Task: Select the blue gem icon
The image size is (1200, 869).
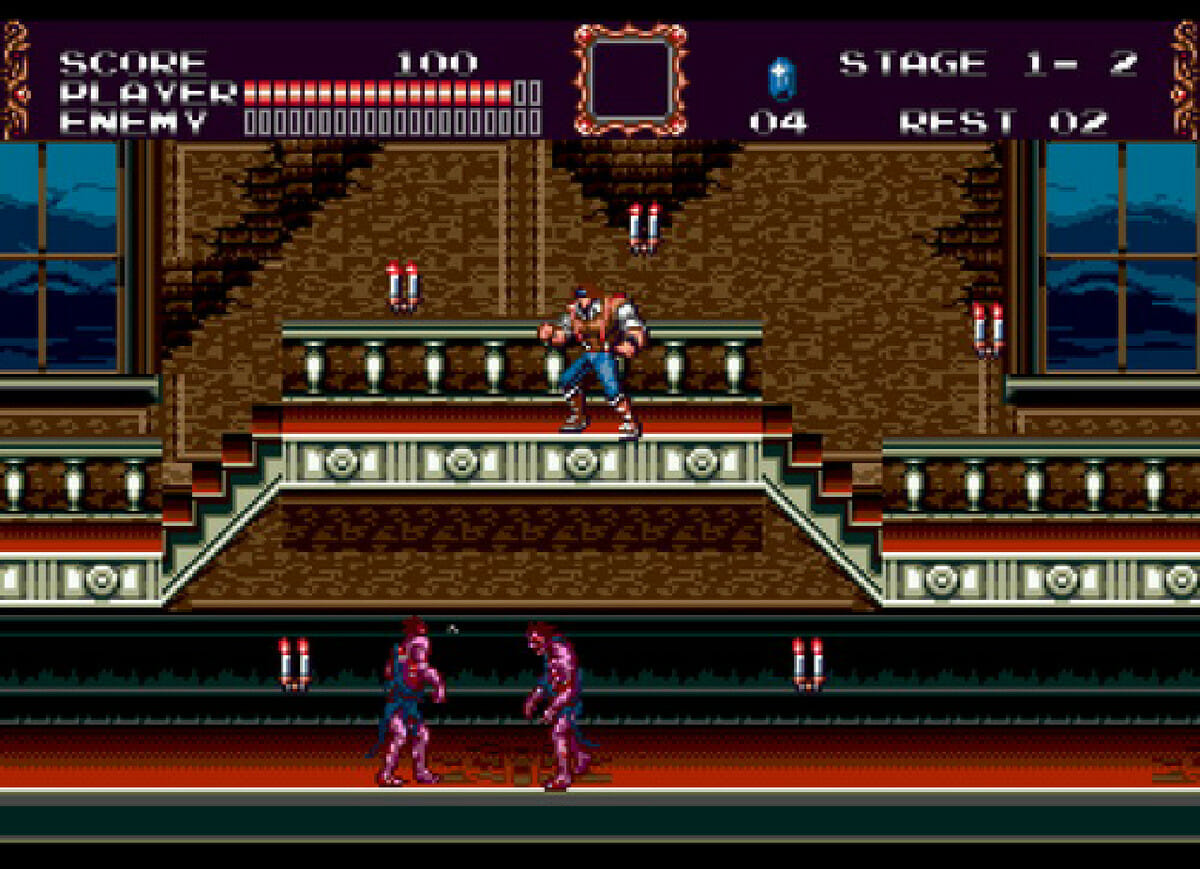Action: tap(779, 79)
